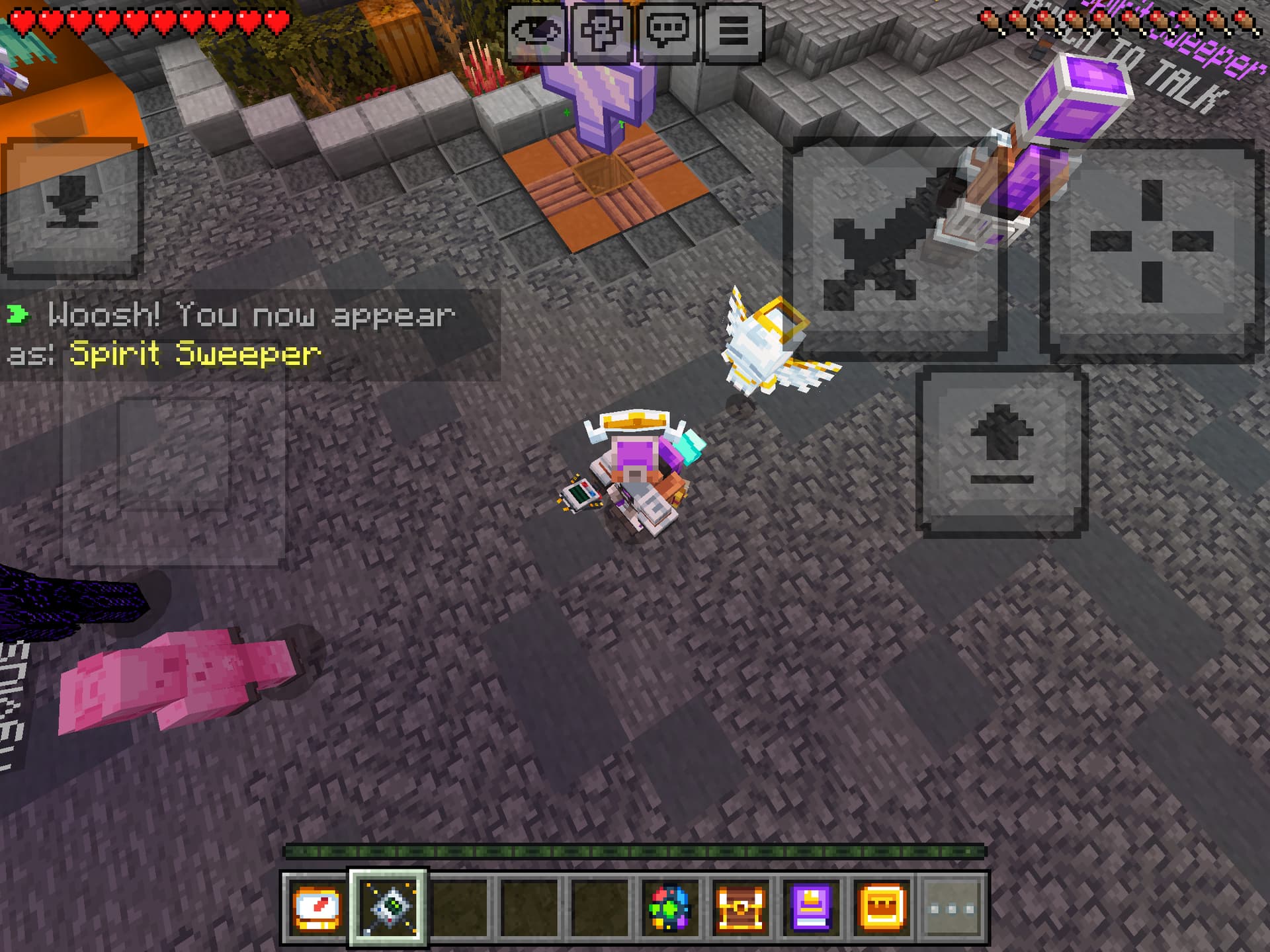Select the highlighted Spirit Sweeper gadget slot
Viewport: 1270px width, 952px height.
pyautogui.click(x=388, y=908)
